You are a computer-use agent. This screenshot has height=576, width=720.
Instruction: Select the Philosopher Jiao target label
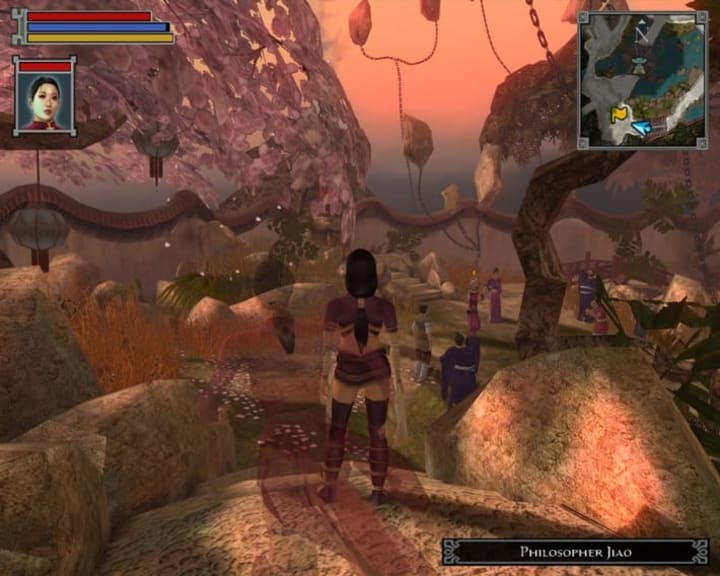coord(575,551)
